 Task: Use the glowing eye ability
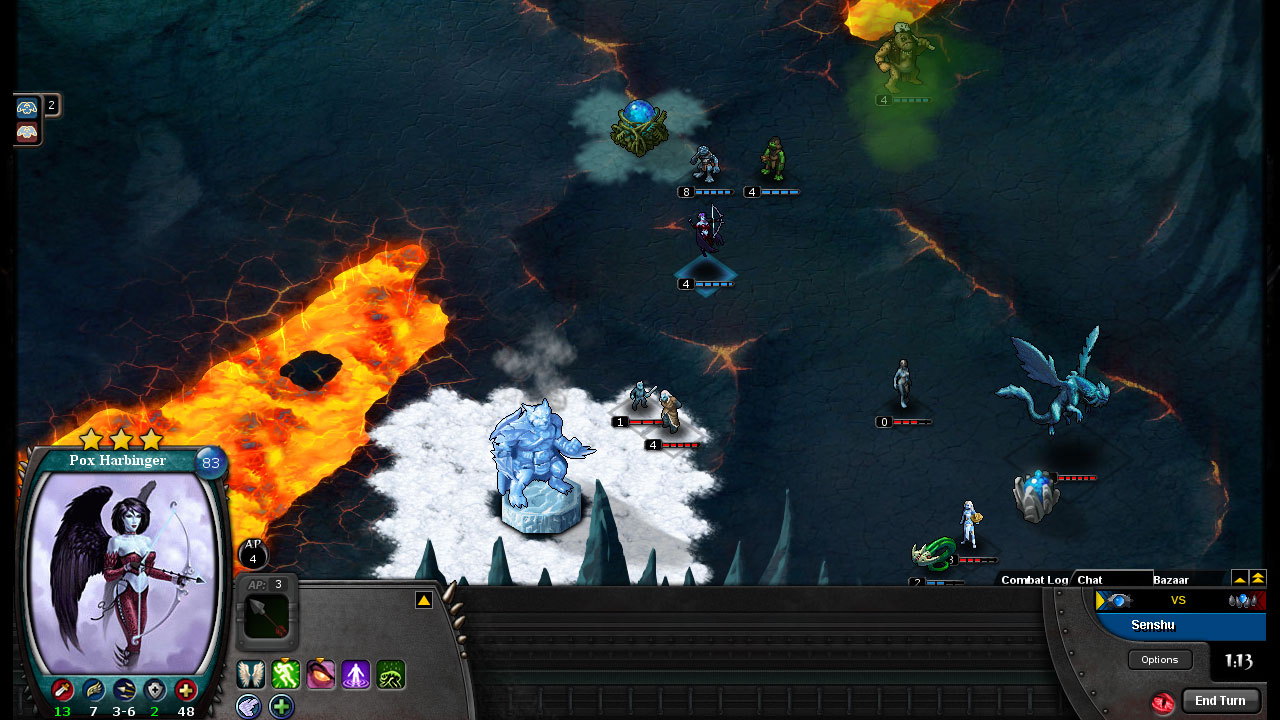coord(321,675)
